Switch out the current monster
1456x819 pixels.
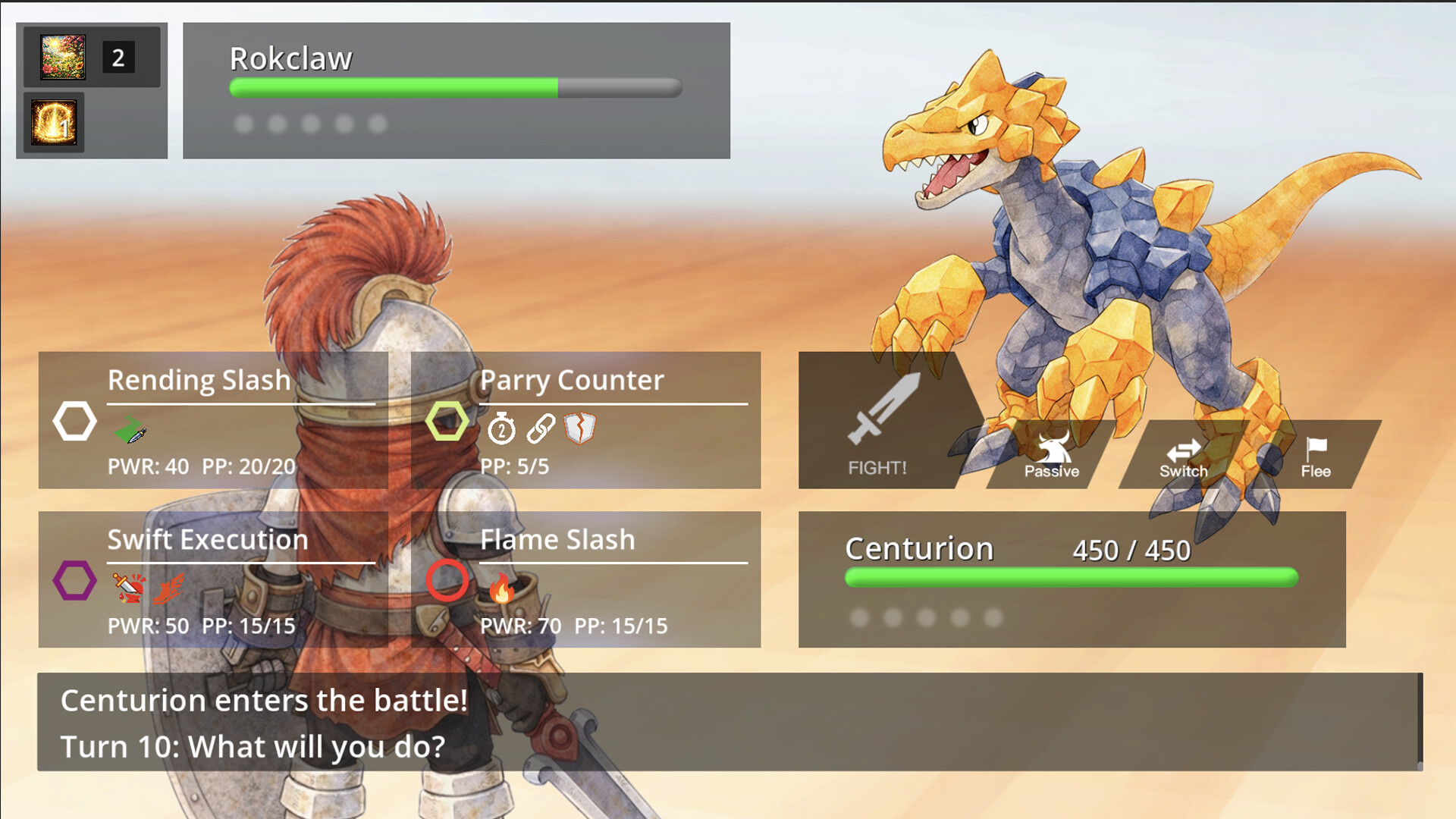(1183, 457)
